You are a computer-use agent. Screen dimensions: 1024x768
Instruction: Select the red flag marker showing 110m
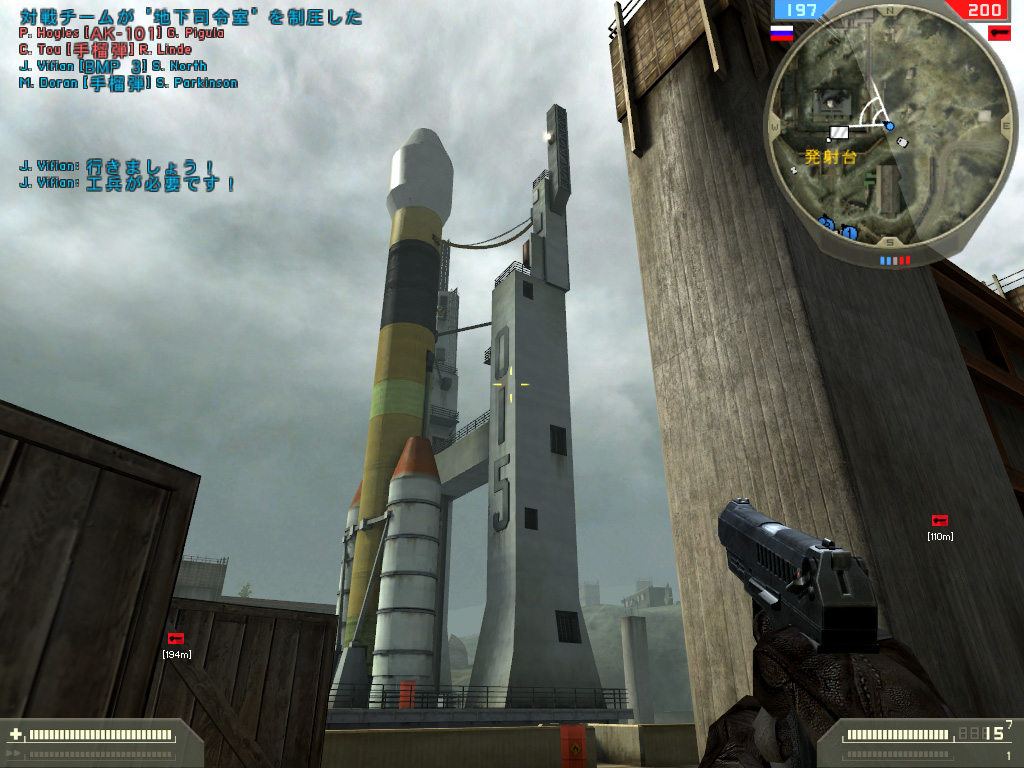click(939, 520)
